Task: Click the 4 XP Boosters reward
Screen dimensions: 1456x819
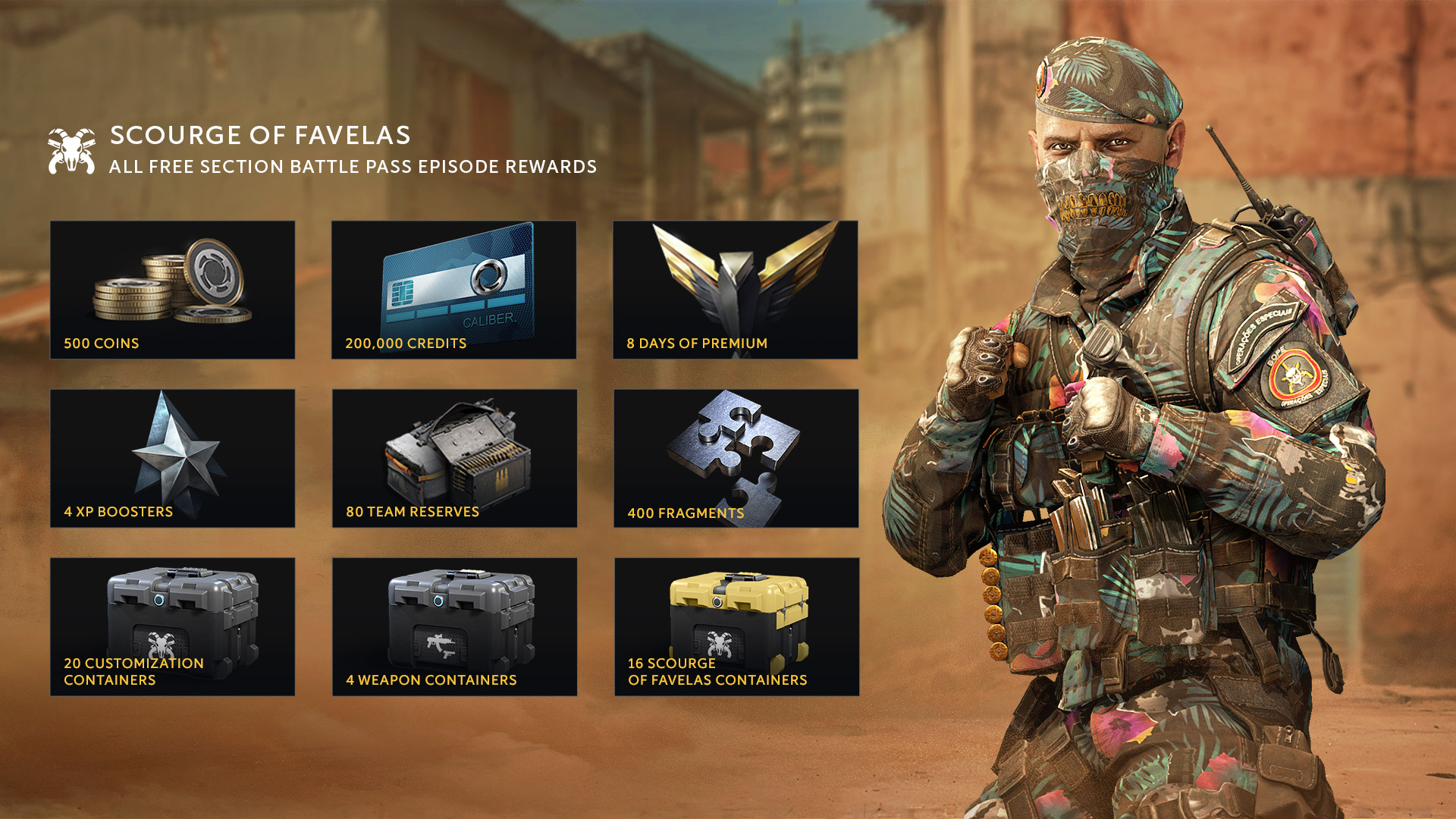Action: coord(172,458)
